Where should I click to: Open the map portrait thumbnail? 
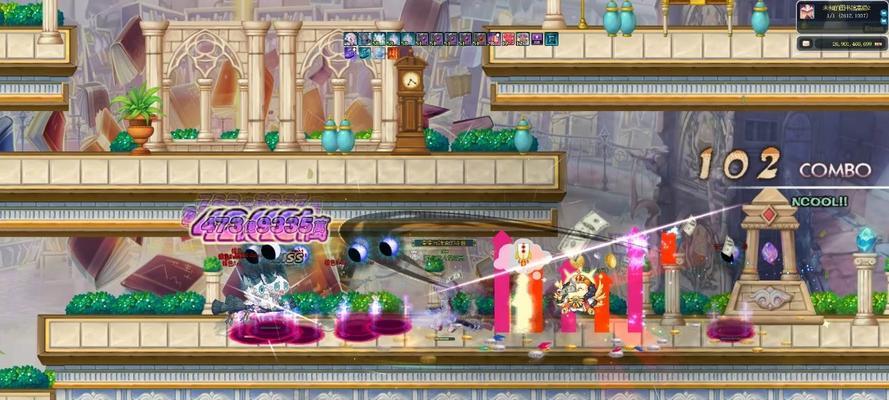(x=807, y=12)
